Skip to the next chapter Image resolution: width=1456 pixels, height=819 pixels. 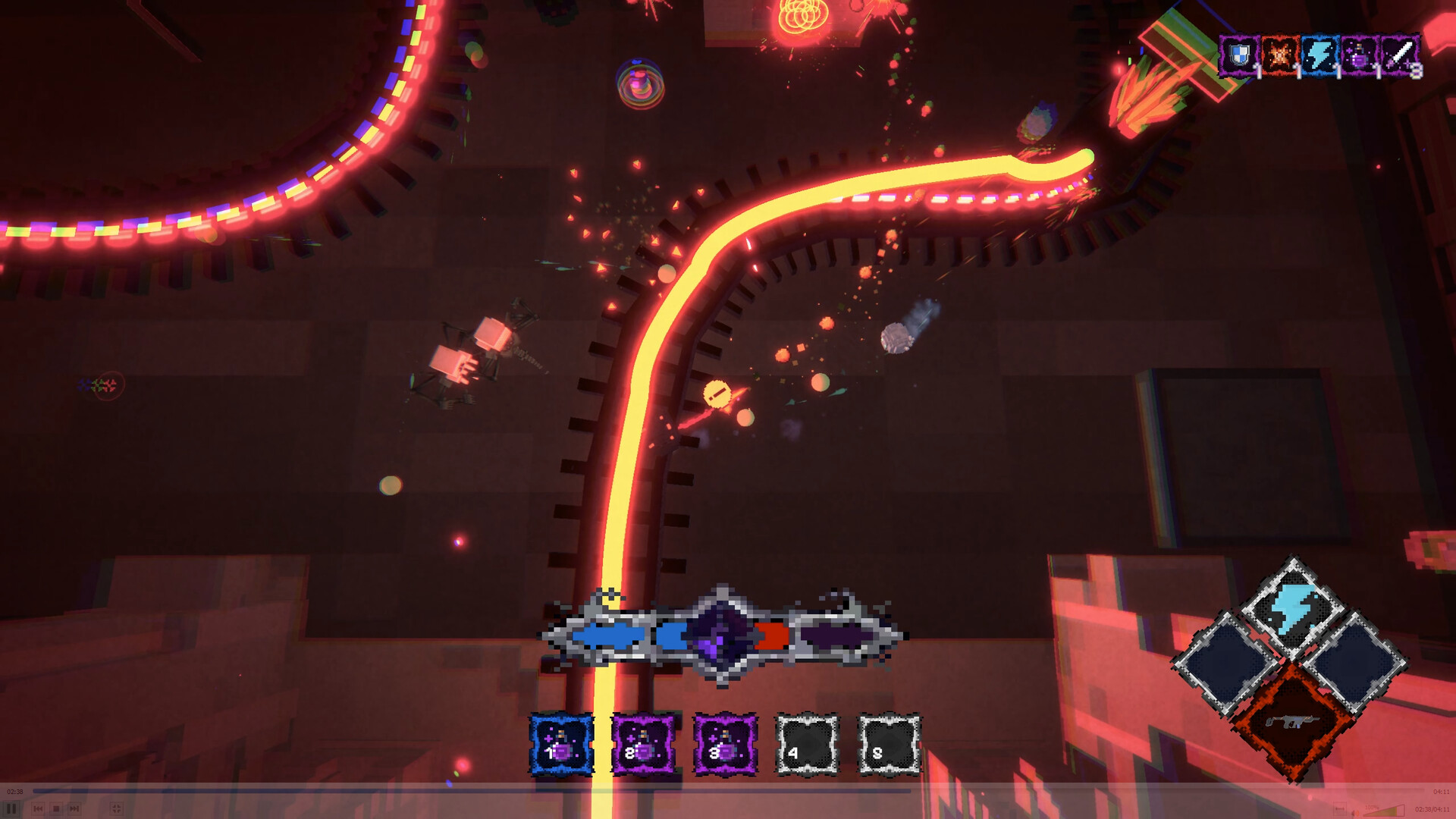pyautogui.click(x=74, y=808)
